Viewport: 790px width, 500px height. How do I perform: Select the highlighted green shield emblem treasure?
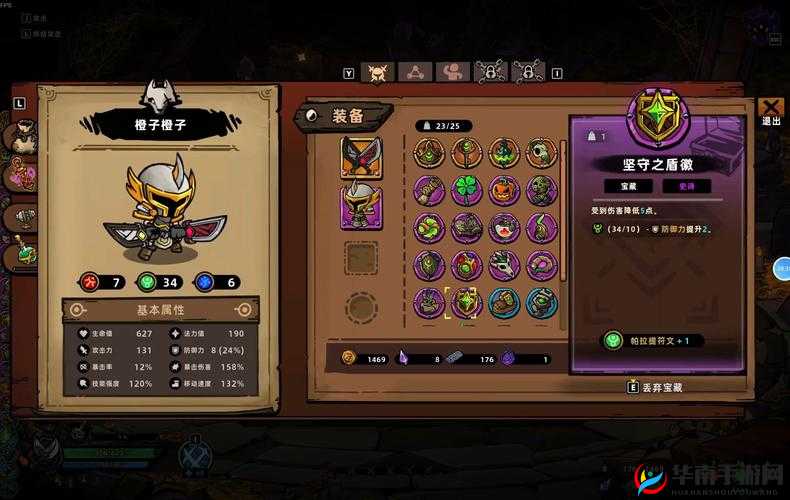point(467,302)
